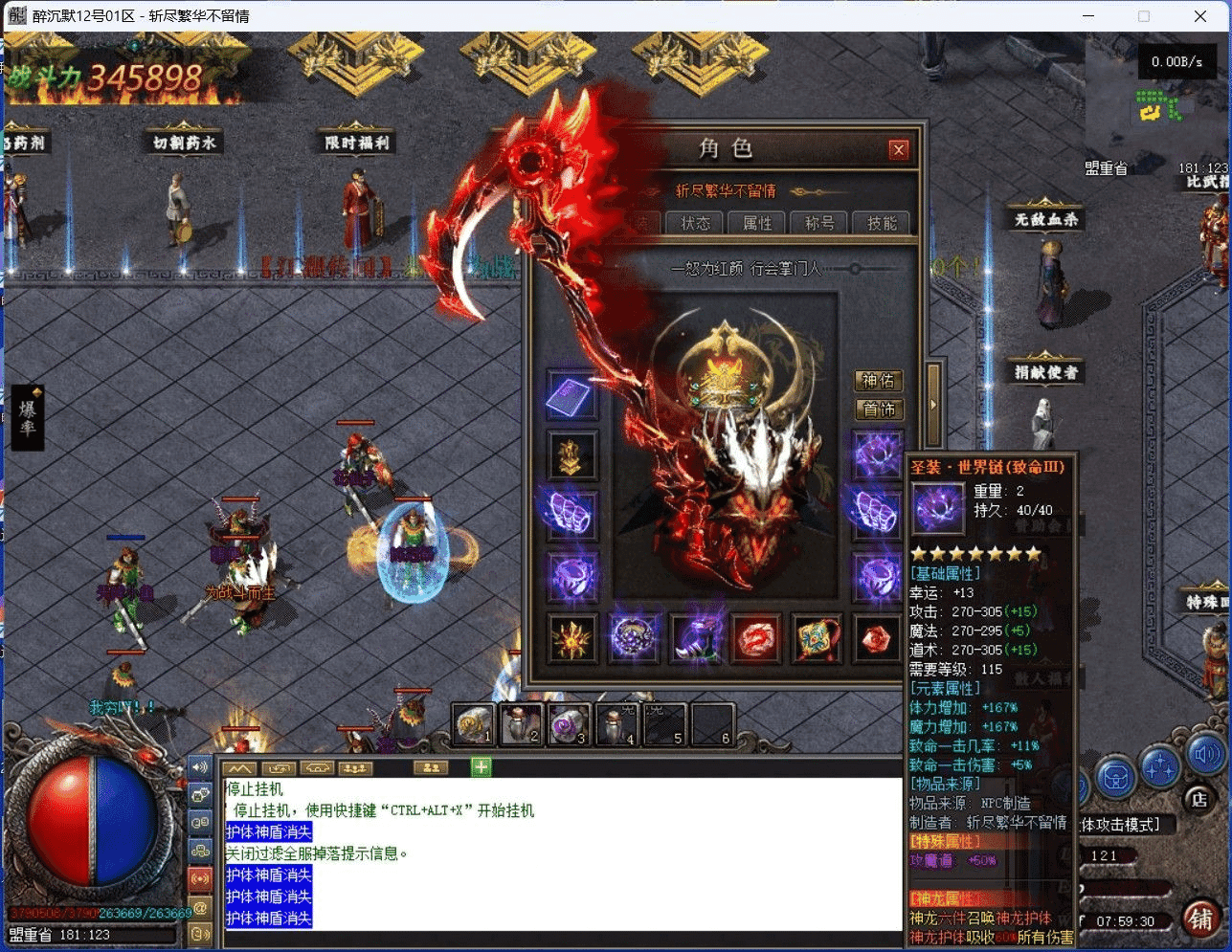Viewport: 1232px width, 952px height.
Task: Close the game window
Action: [1200, 16]
